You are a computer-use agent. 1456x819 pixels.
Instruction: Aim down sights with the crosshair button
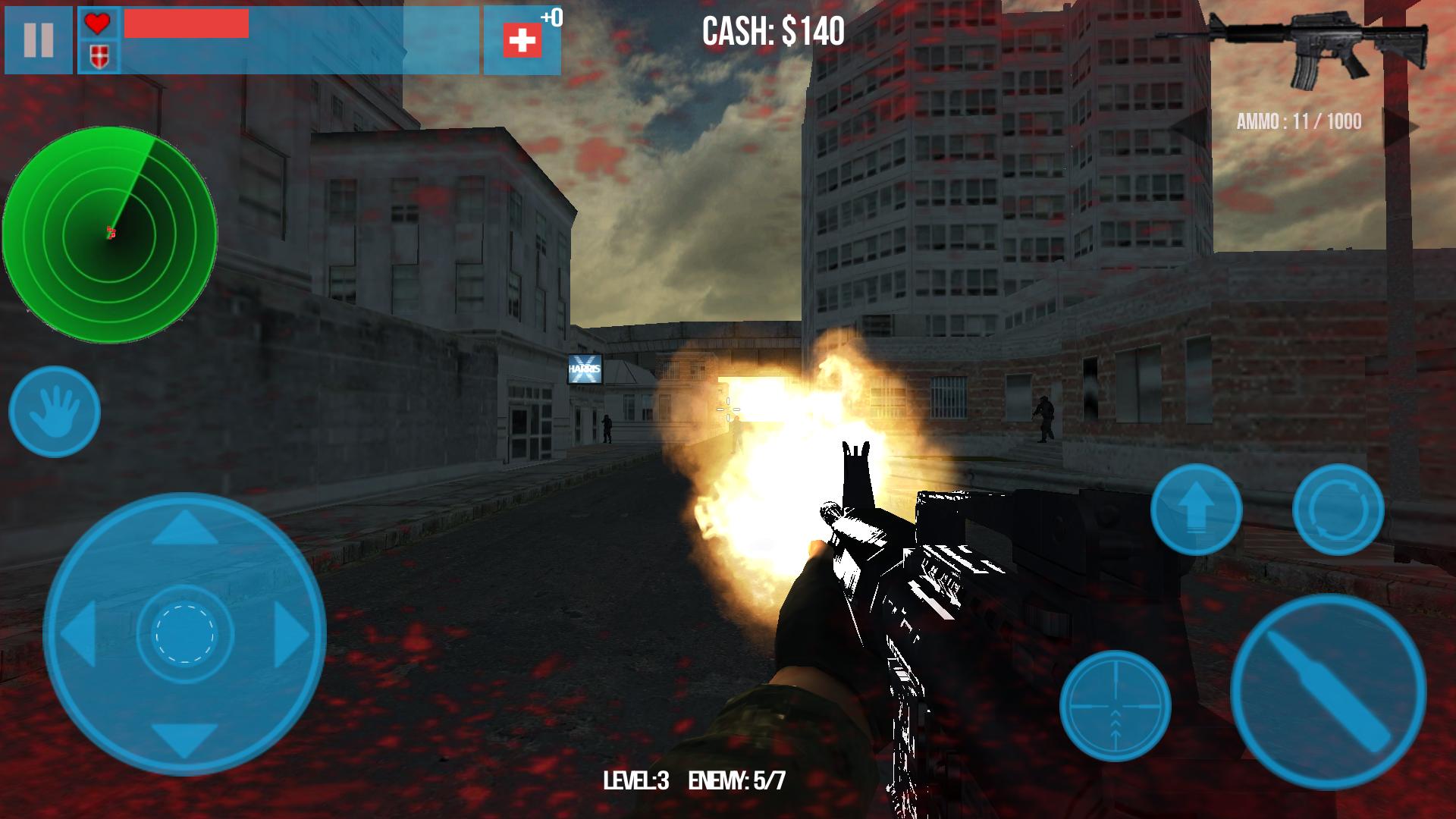click(1115, 706)
